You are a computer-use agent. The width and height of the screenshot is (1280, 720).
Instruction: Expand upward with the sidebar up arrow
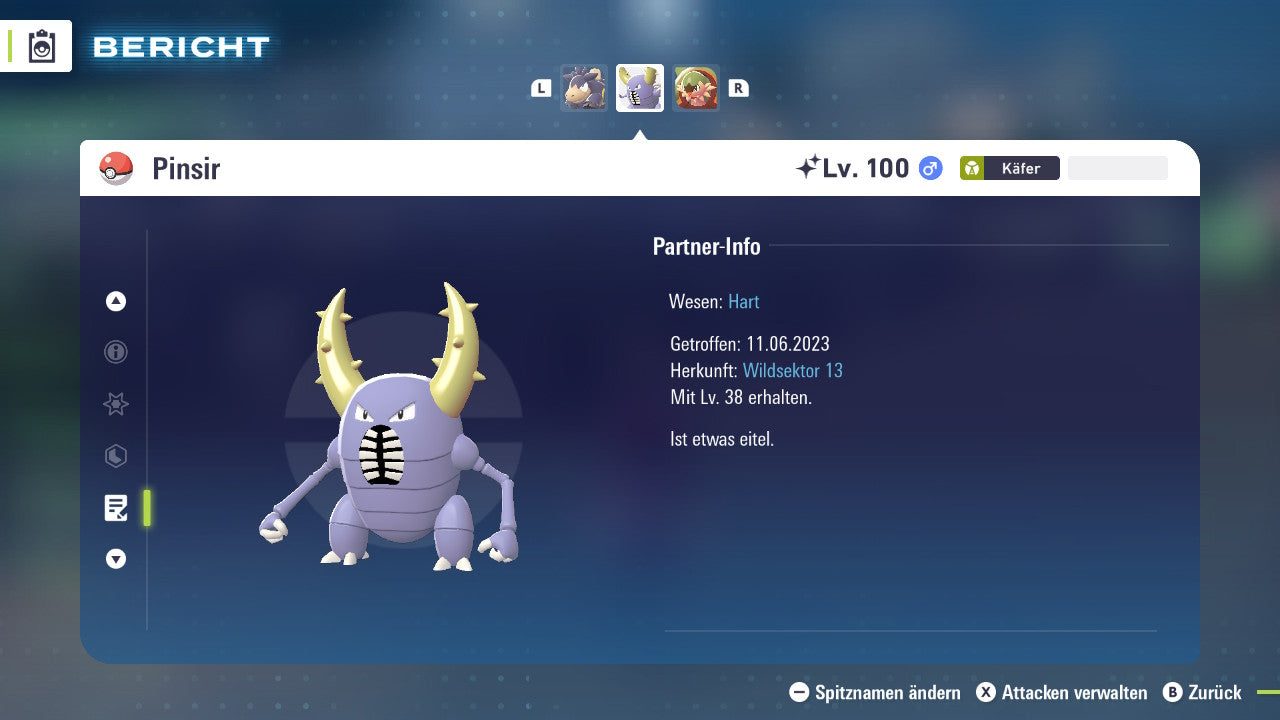pyautogui.click(x=115, y=301)
